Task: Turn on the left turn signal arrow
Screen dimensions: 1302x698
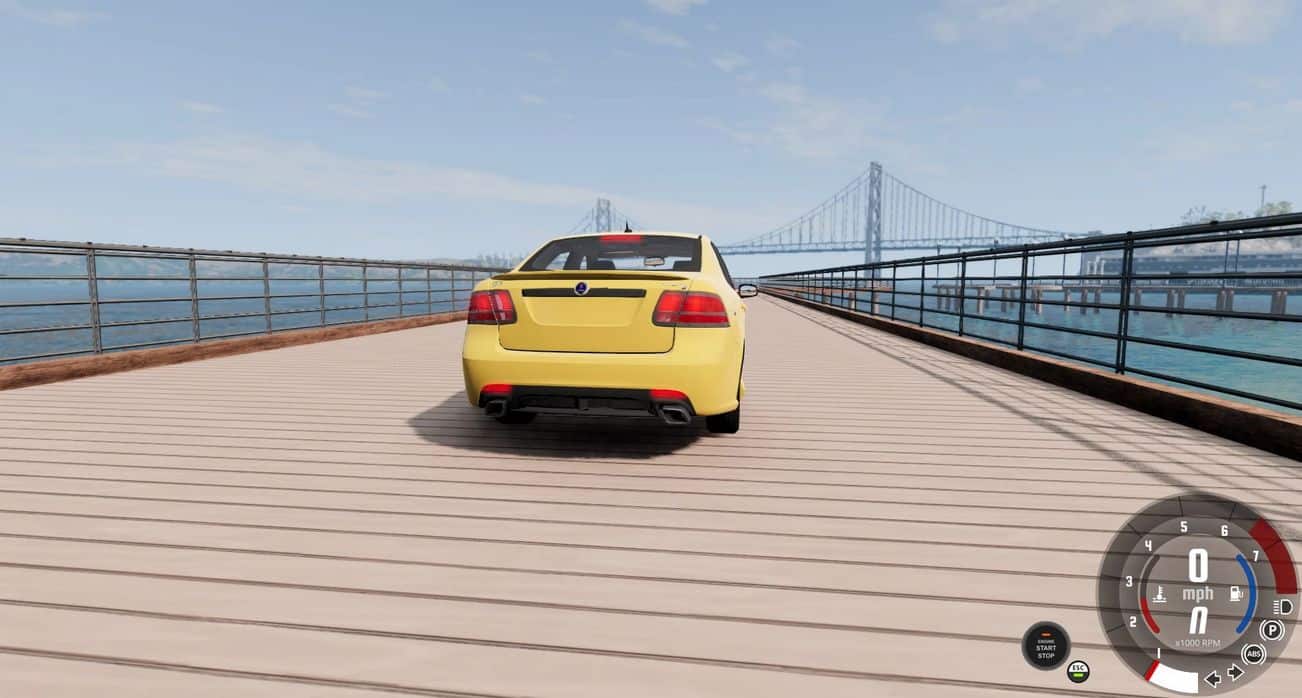Action: click(x=1213, y=679)
